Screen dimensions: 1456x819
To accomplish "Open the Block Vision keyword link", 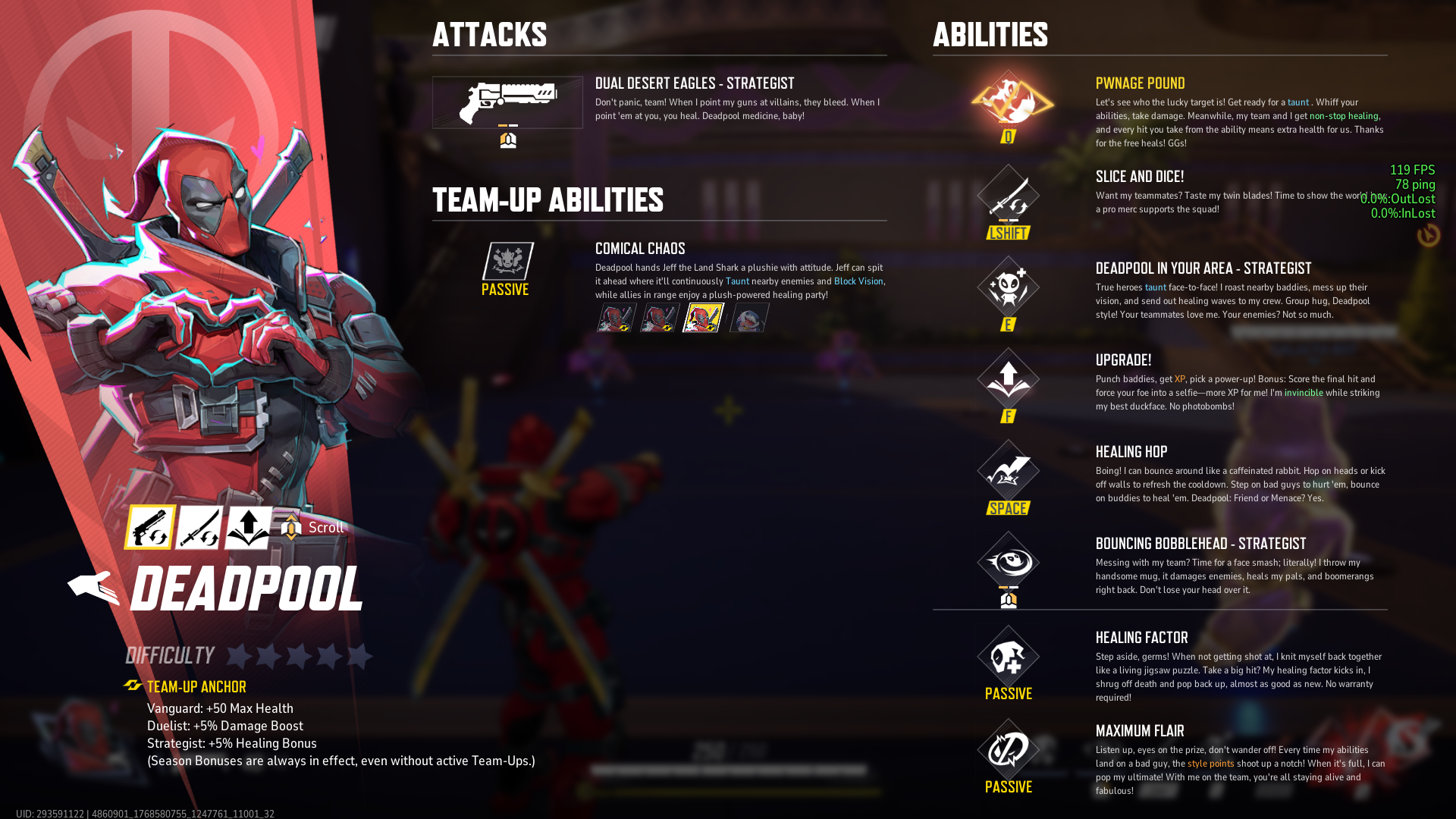I will click(x=858, y=281).
